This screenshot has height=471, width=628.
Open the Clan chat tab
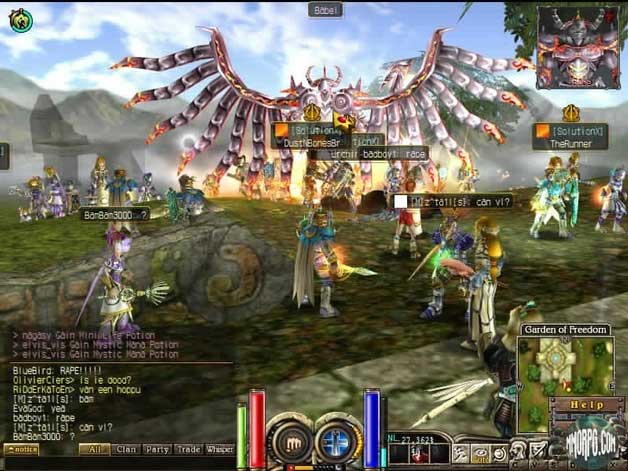(x=127, y=450)
